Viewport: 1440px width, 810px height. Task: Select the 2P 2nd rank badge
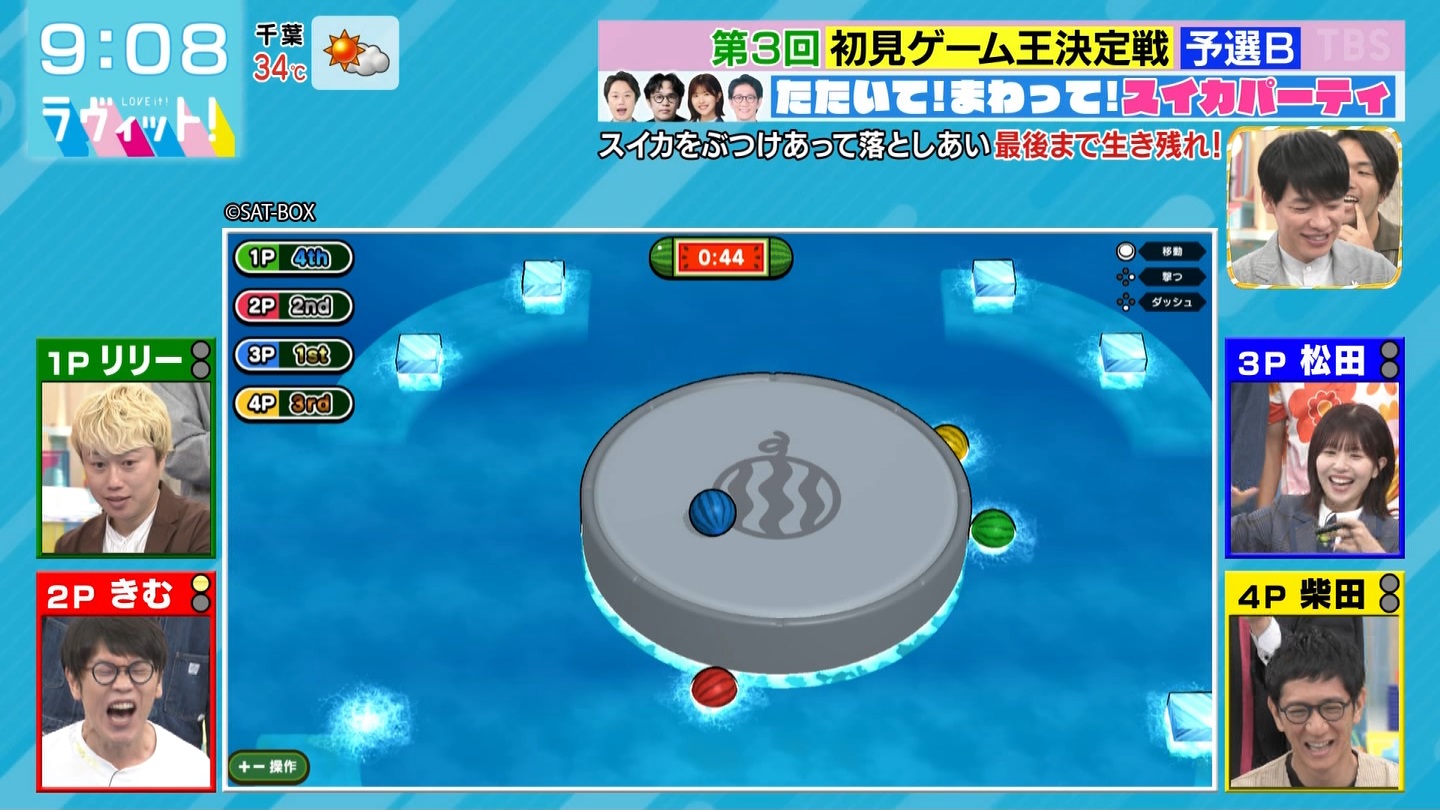293,307
